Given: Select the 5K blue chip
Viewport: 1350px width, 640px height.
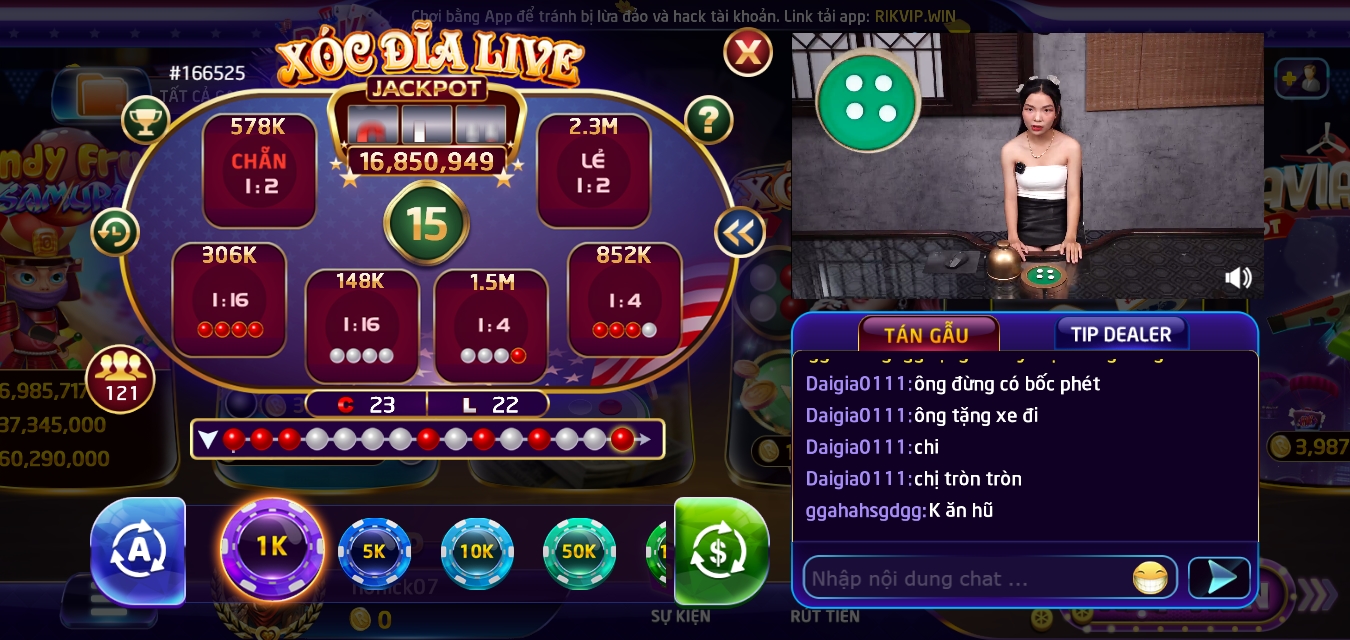Looking at the screenshot, I should point(374,552).
